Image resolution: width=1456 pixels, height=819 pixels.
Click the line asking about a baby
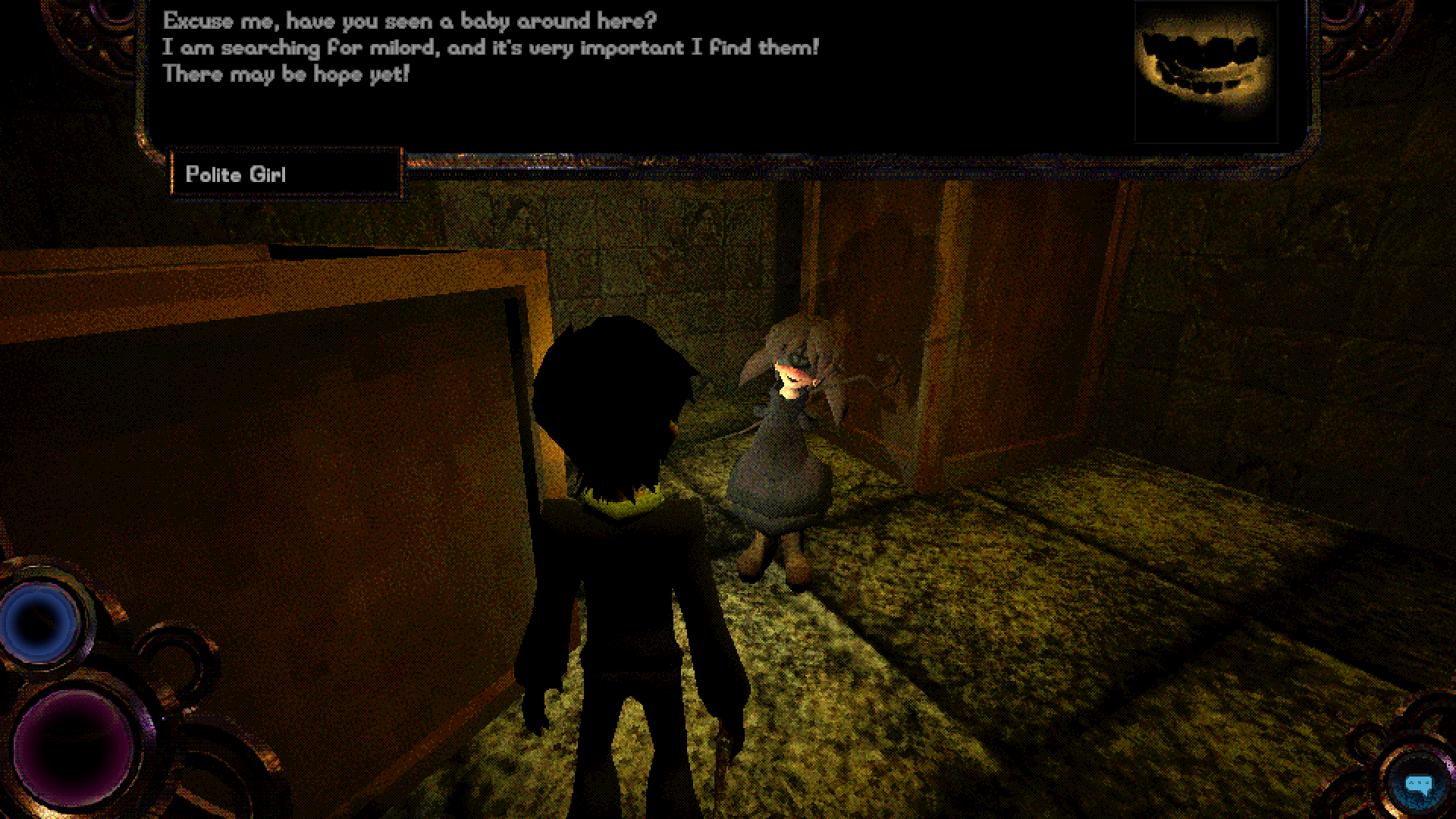click(x=410, y=21)
